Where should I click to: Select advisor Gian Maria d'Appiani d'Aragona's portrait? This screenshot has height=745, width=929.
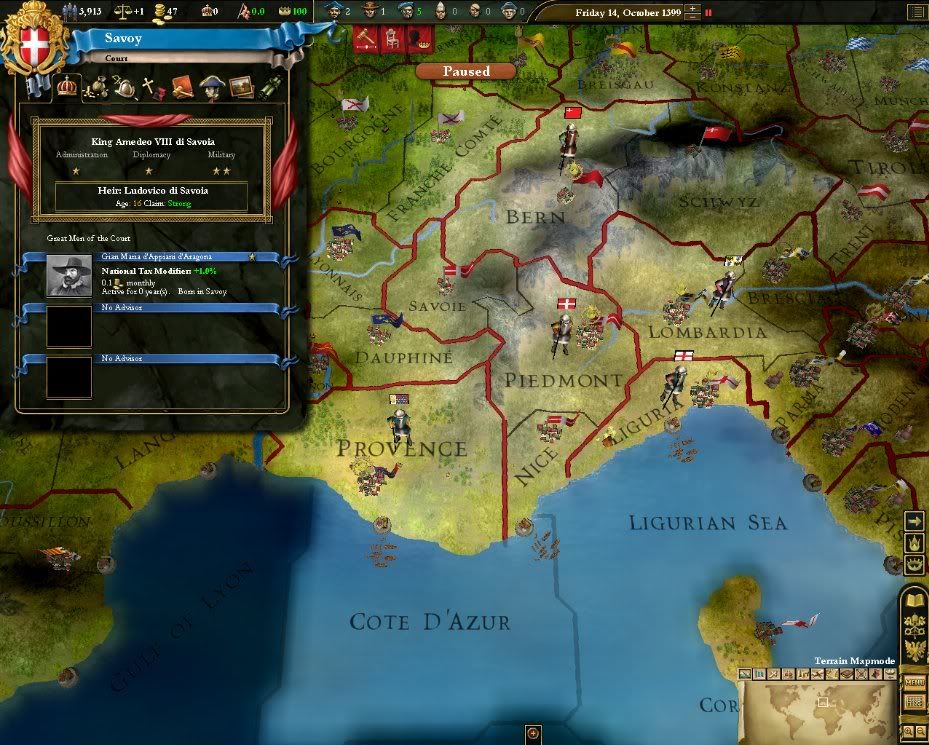pos(69,274)
